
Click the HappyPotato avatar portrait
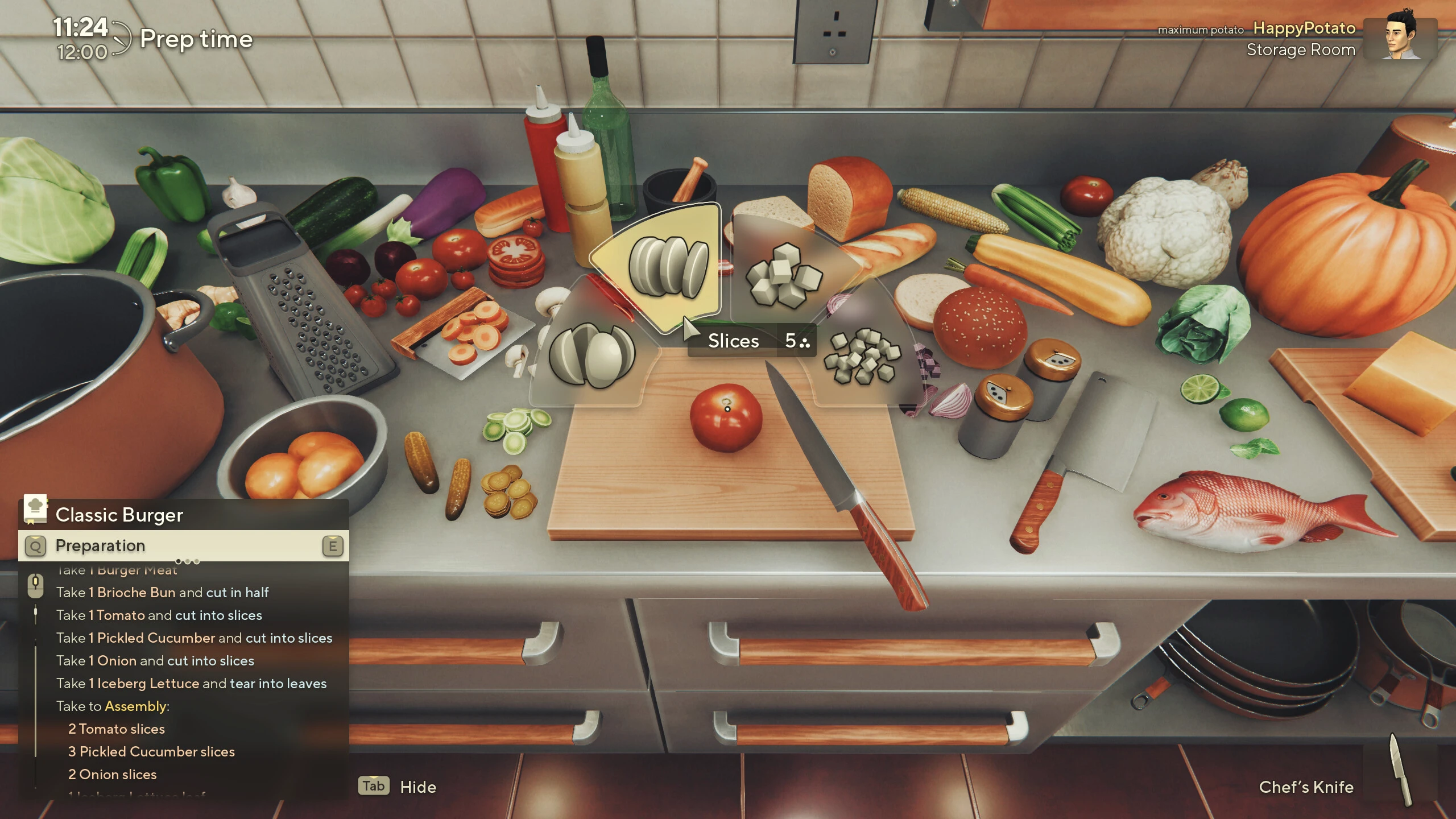pos(1400,40)
